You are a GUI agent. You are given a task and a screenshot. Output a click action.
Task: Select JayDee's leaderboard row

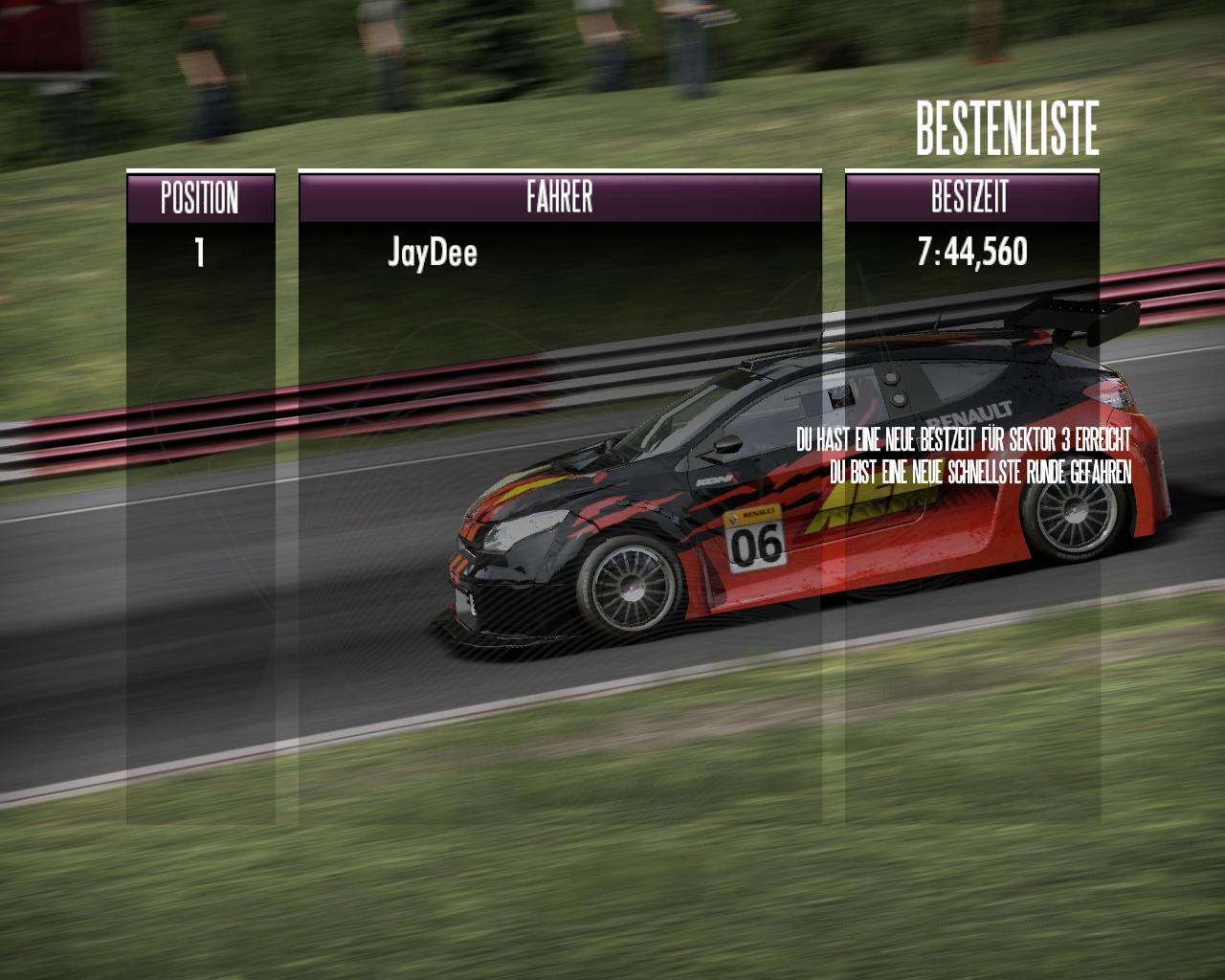point(433,253)
